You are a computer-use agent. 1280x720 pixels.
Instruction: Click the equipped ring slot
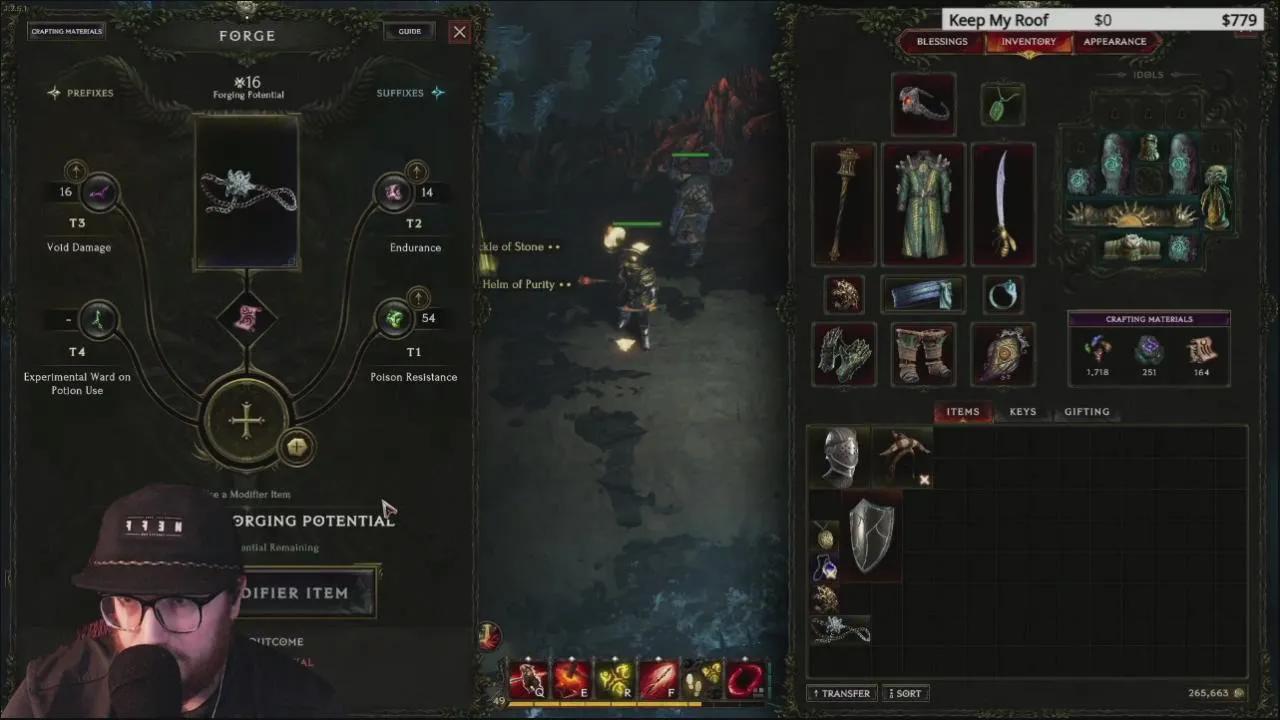pos(1003,294)
